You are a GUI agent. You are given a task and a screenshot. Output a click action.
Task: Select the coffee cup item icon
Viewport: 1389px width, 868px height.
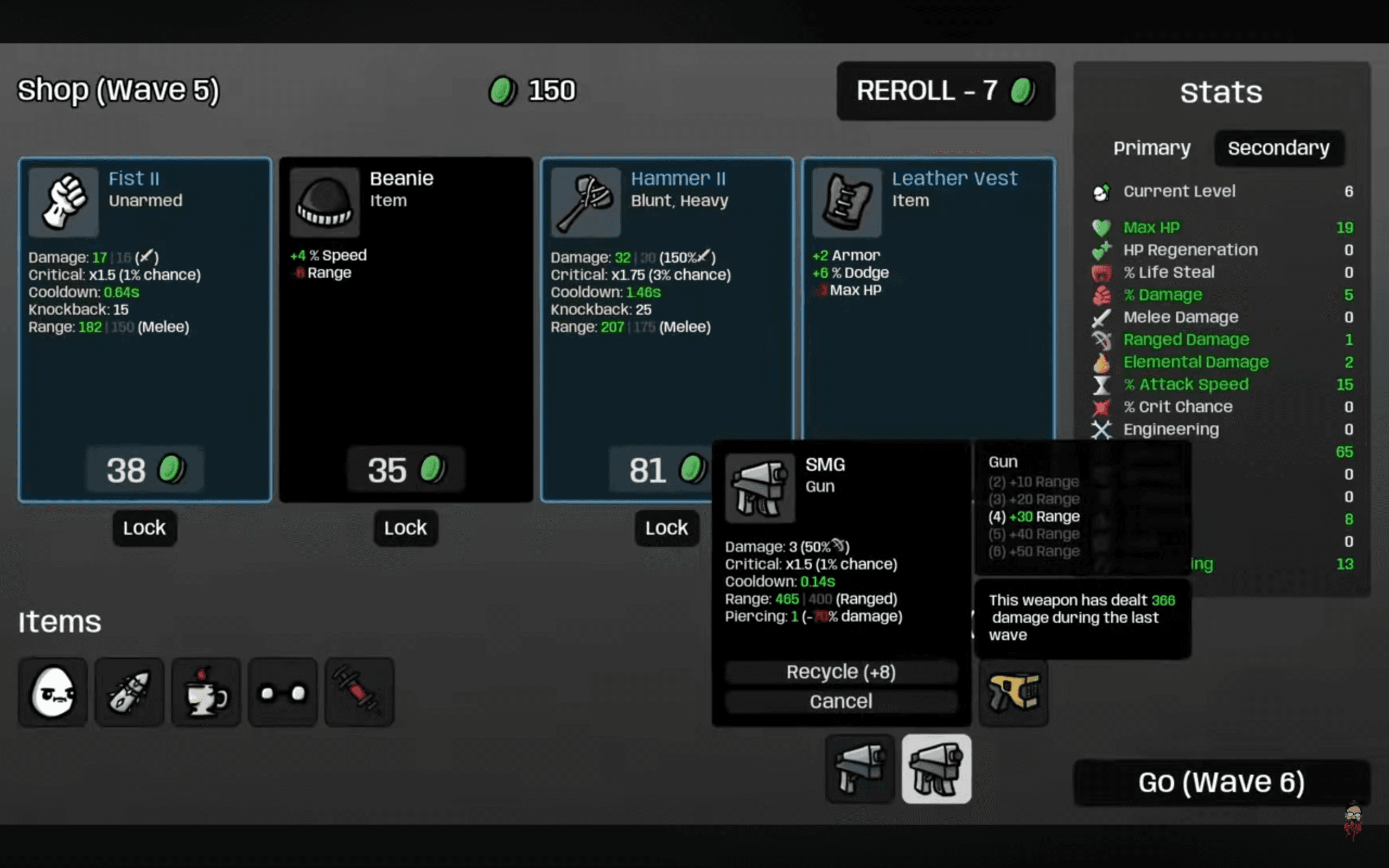[x=206, y=692]
